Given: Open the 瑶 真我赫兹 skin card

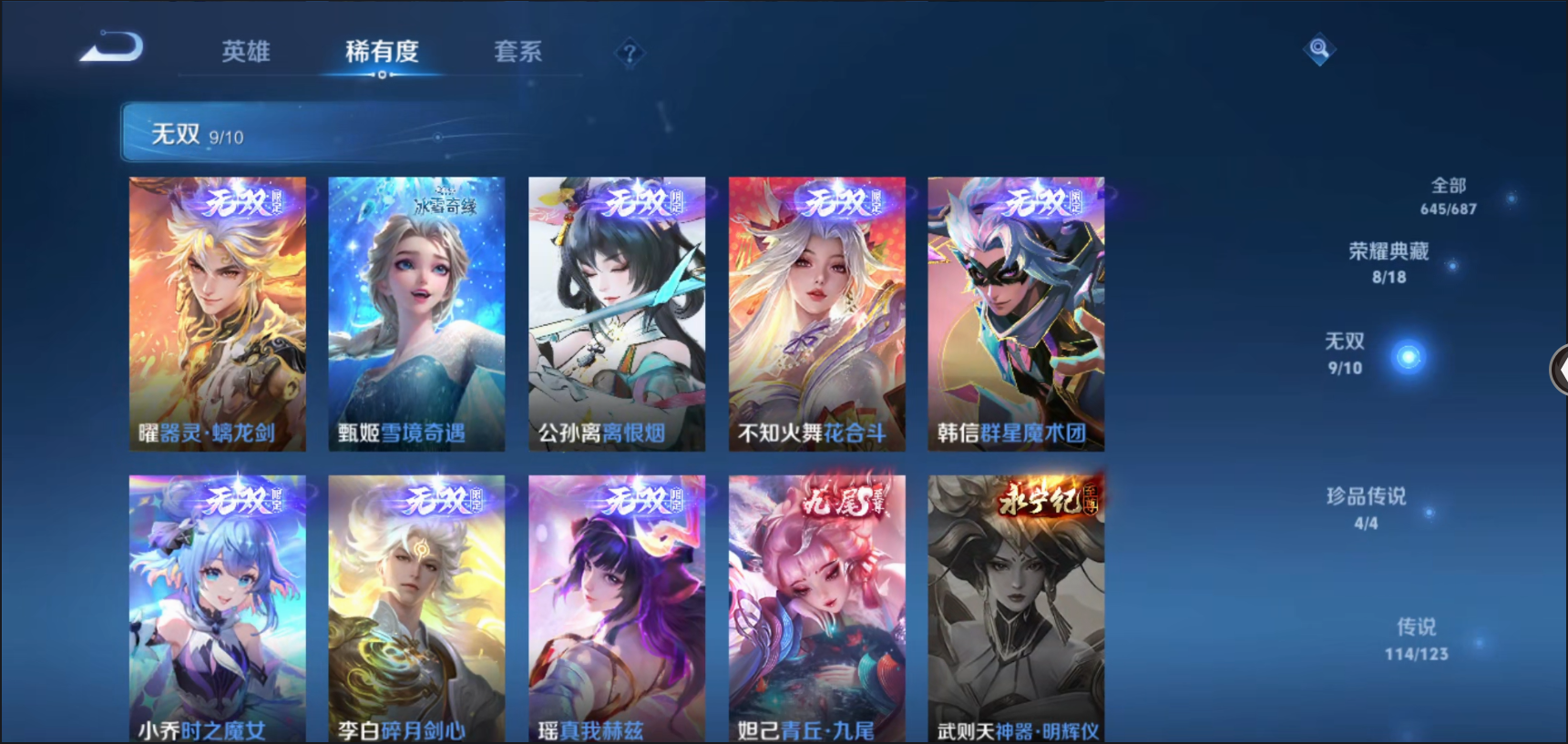Looking at the screenshot, I should click(617, 608).
